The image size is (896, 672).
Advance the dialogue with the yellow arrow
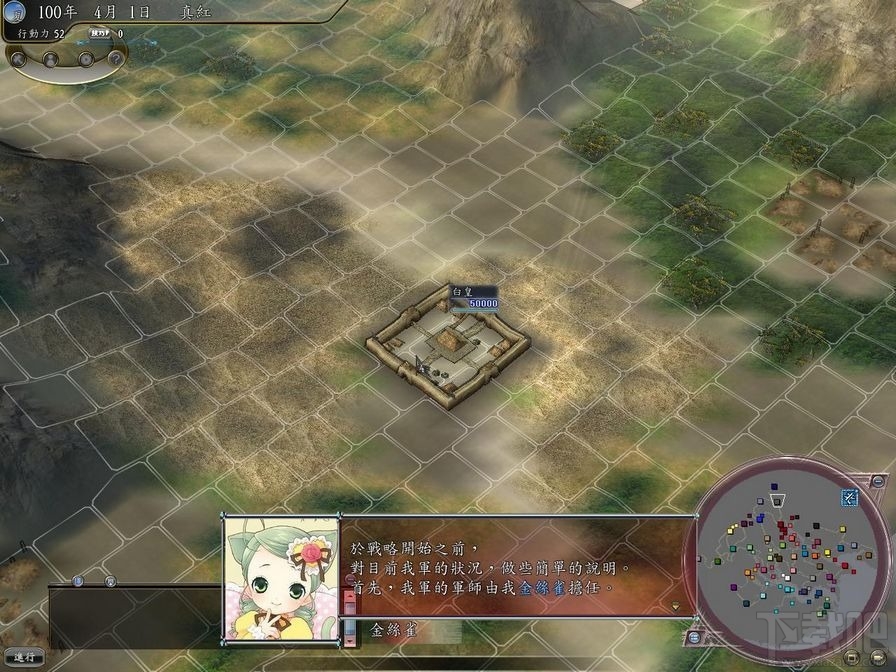(676, 606)
